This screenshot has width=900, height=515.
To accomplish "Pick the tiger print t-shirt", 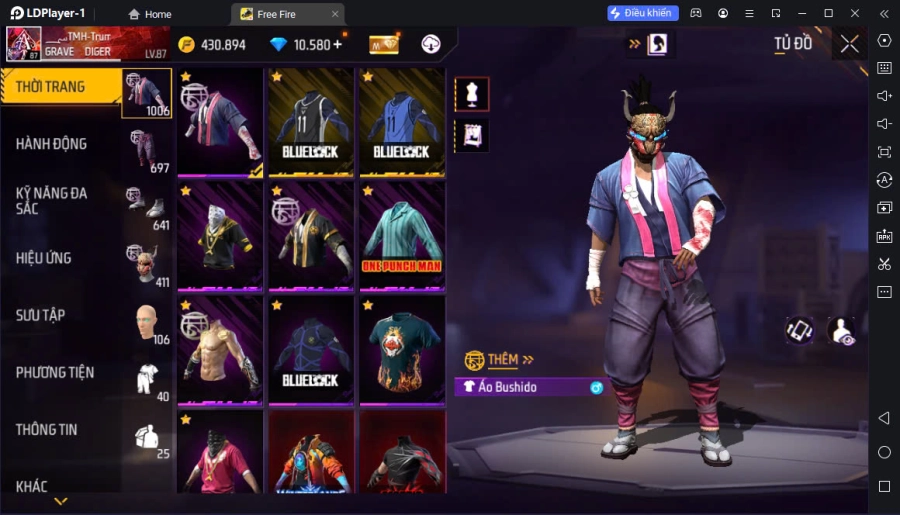I will click(401, 350).
